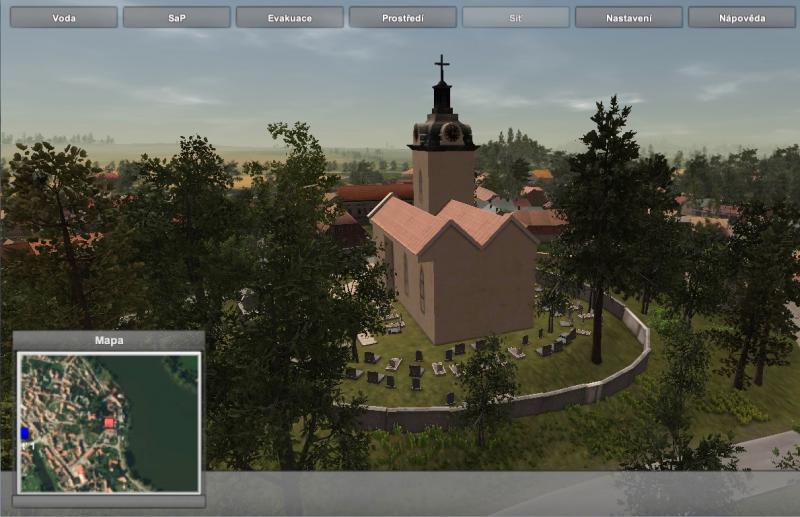Select the SaP menu button

(176, 18)
